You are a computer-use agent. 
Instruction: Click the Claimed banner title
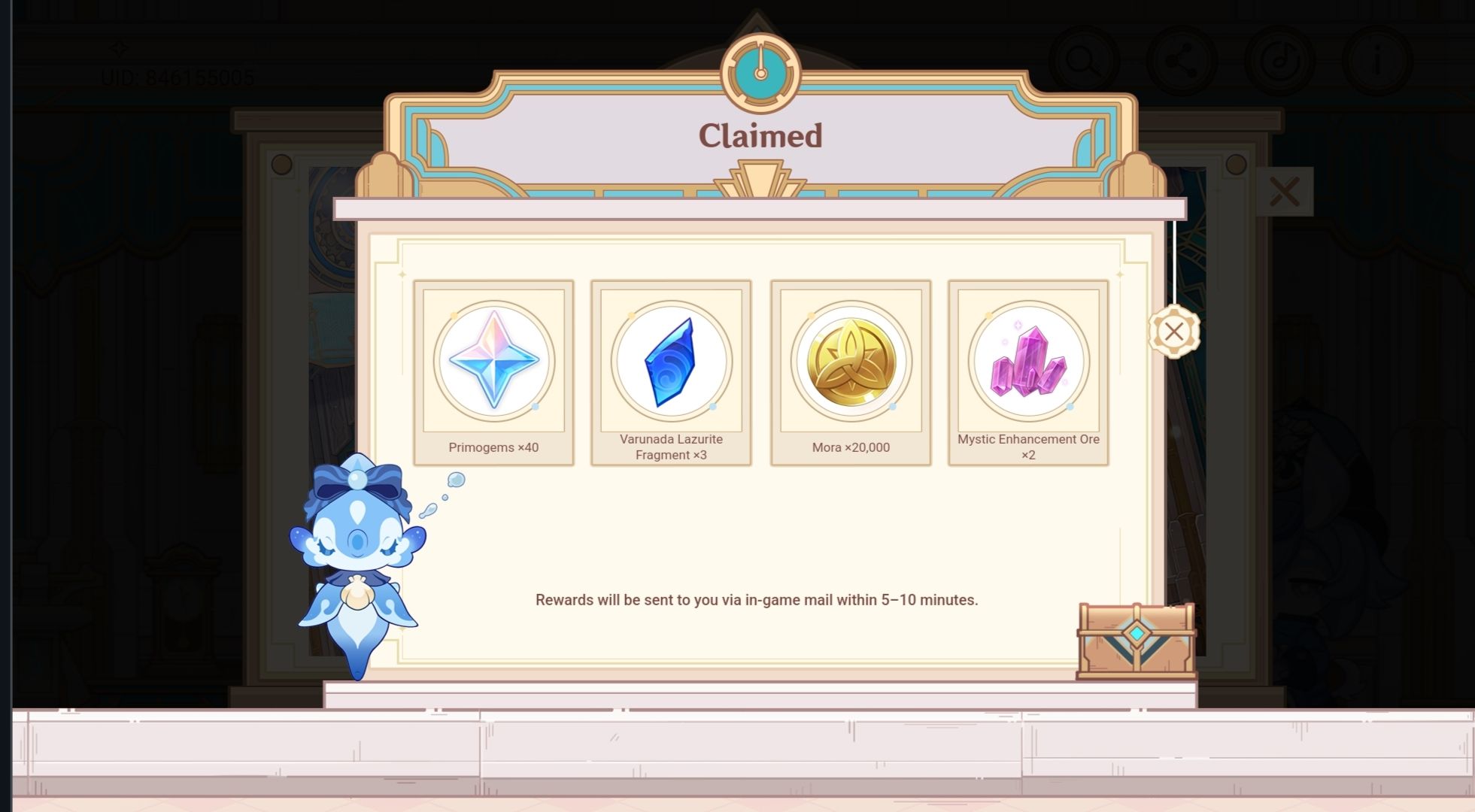[x=762, y=135]
